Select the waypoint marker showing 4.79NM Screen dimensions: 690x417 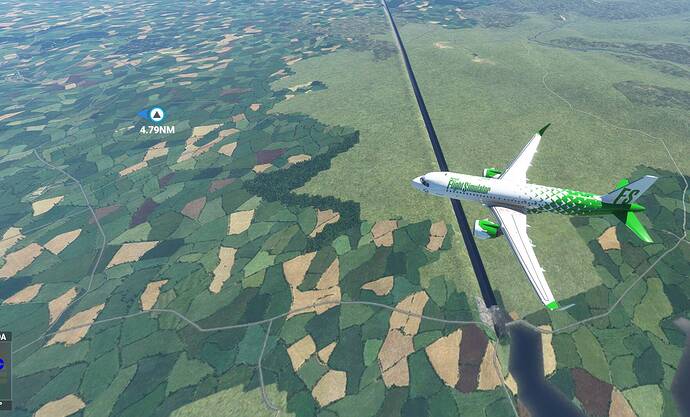(x=155, y=116)
